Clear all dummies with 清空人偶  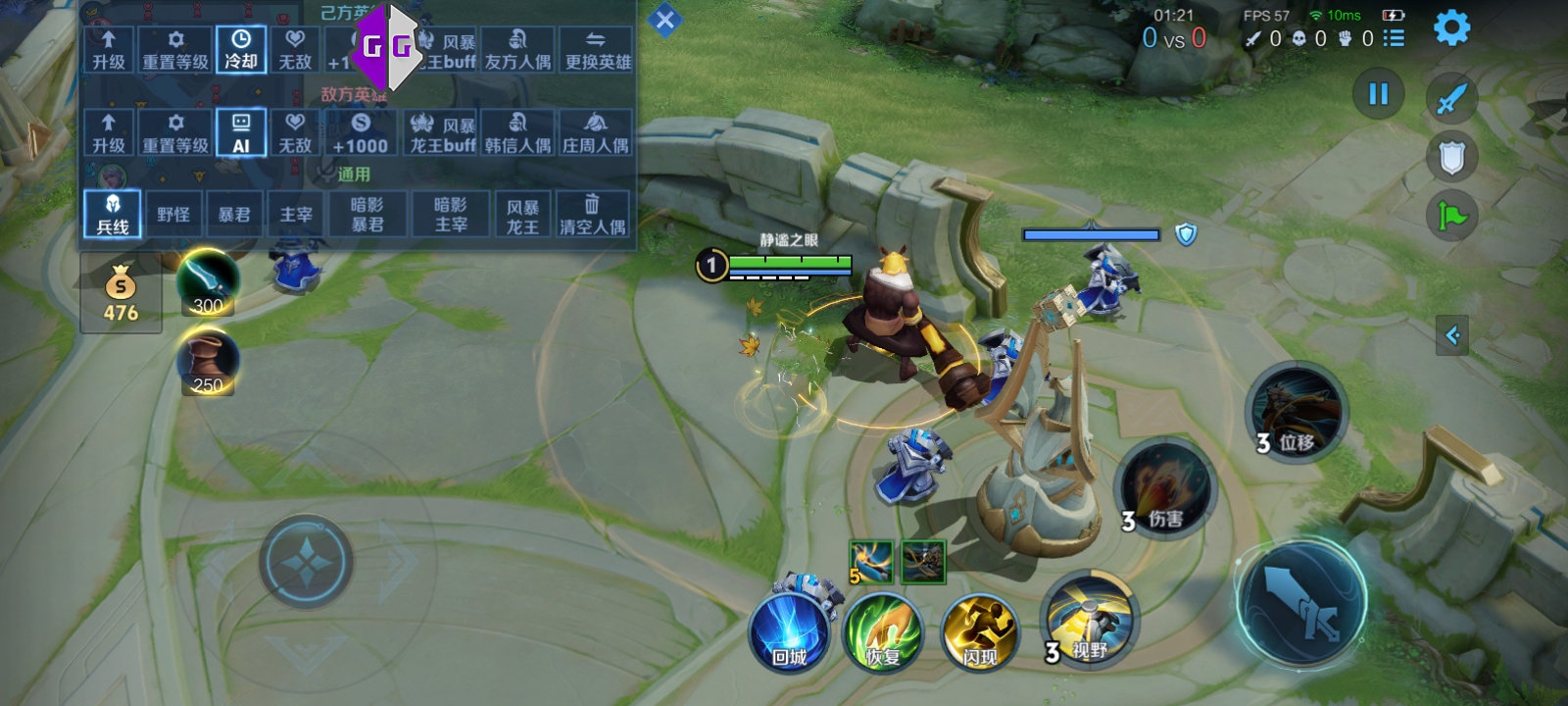[x=592, y=214]
